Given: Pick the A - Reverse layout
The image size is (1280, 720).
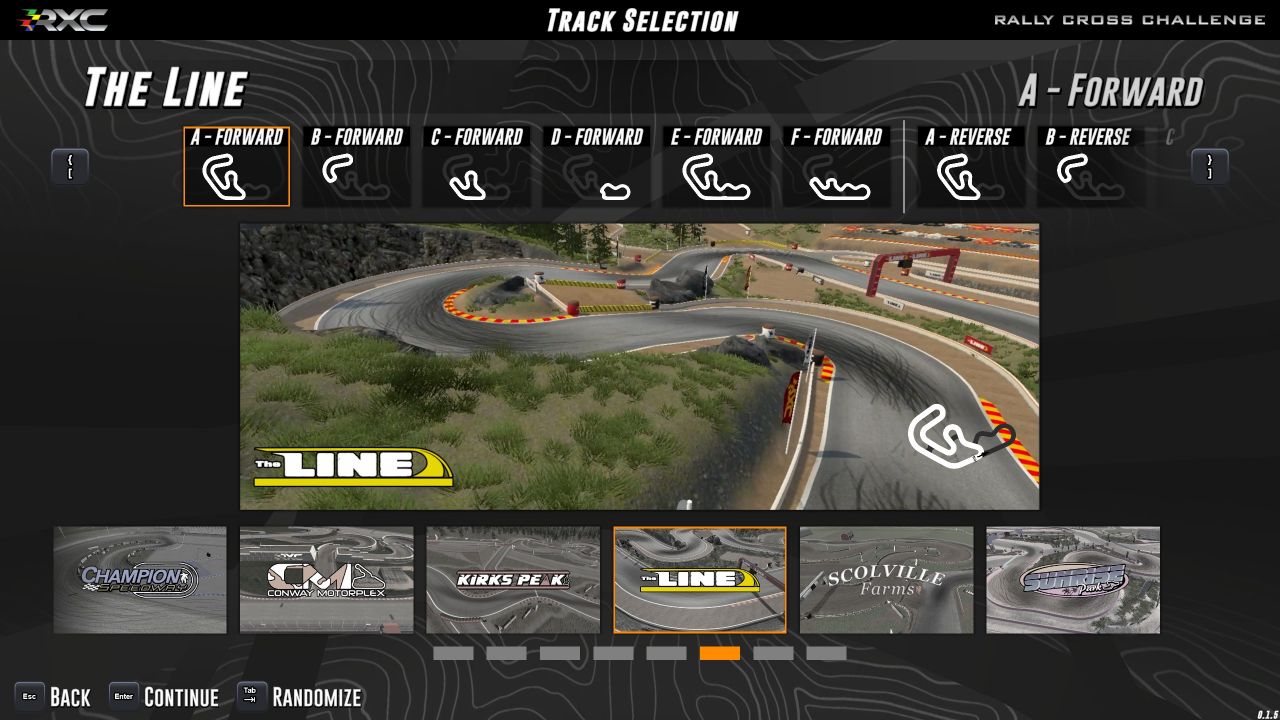Looking at the screenshot, I should tap(967, 167).
